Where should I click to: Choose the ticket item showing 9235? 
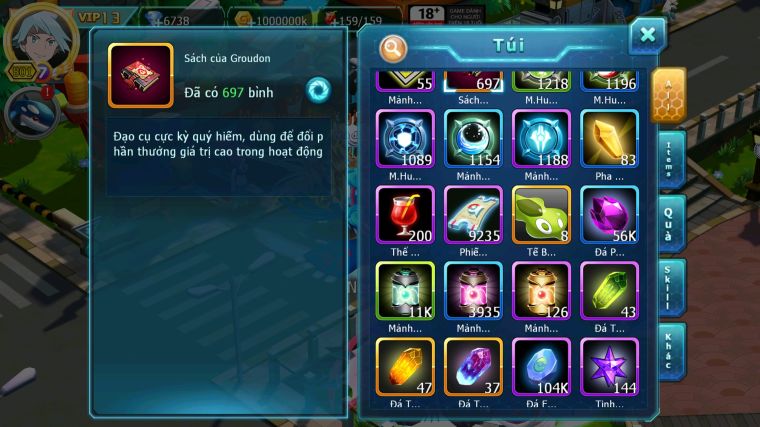click(473, 214)
